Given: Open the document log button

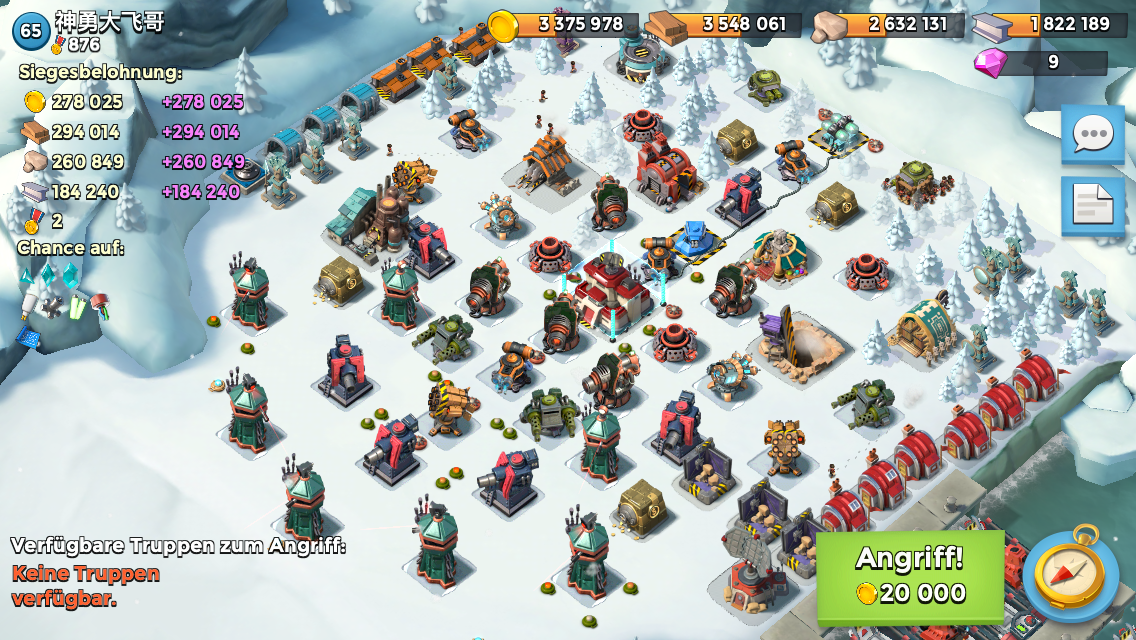Looking at the screenshot, I should [x=1092, y=205].
